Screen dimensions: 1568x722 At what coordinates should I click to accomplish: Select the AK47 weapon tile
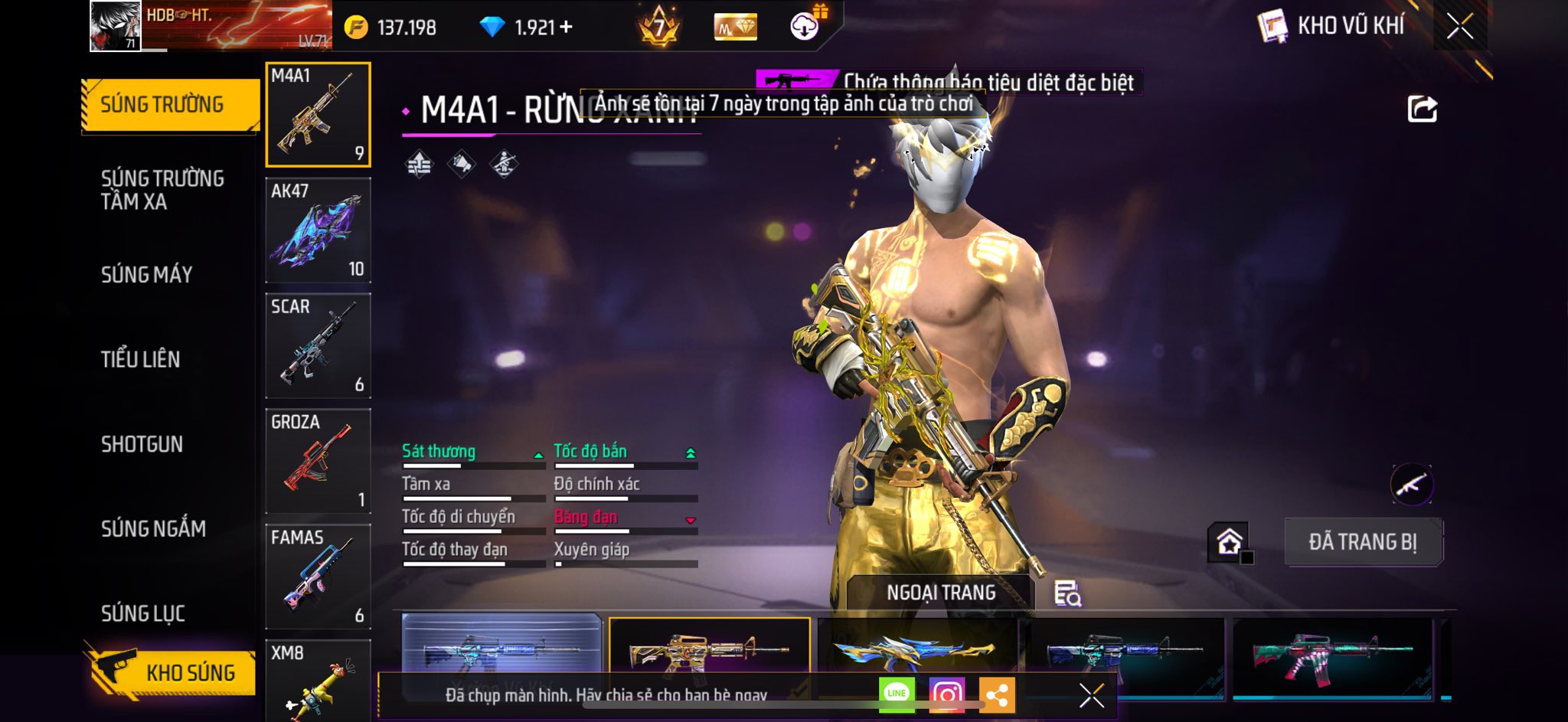[318, 230]
